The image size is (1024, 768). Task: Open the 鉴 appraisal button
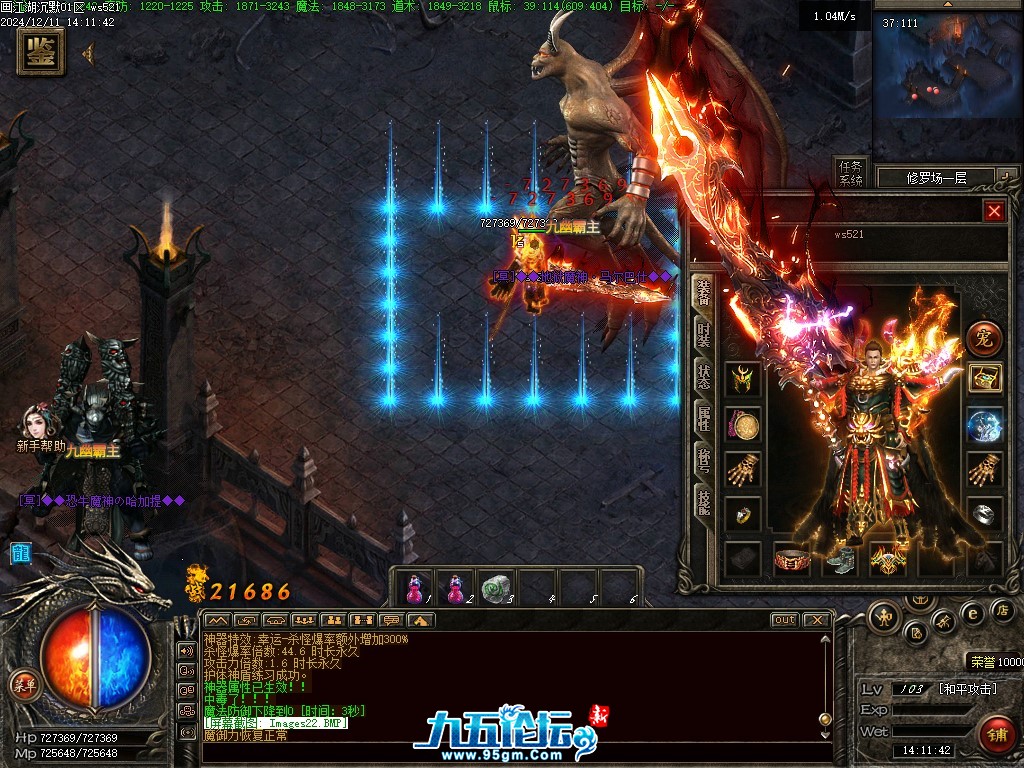coord(41,52)
